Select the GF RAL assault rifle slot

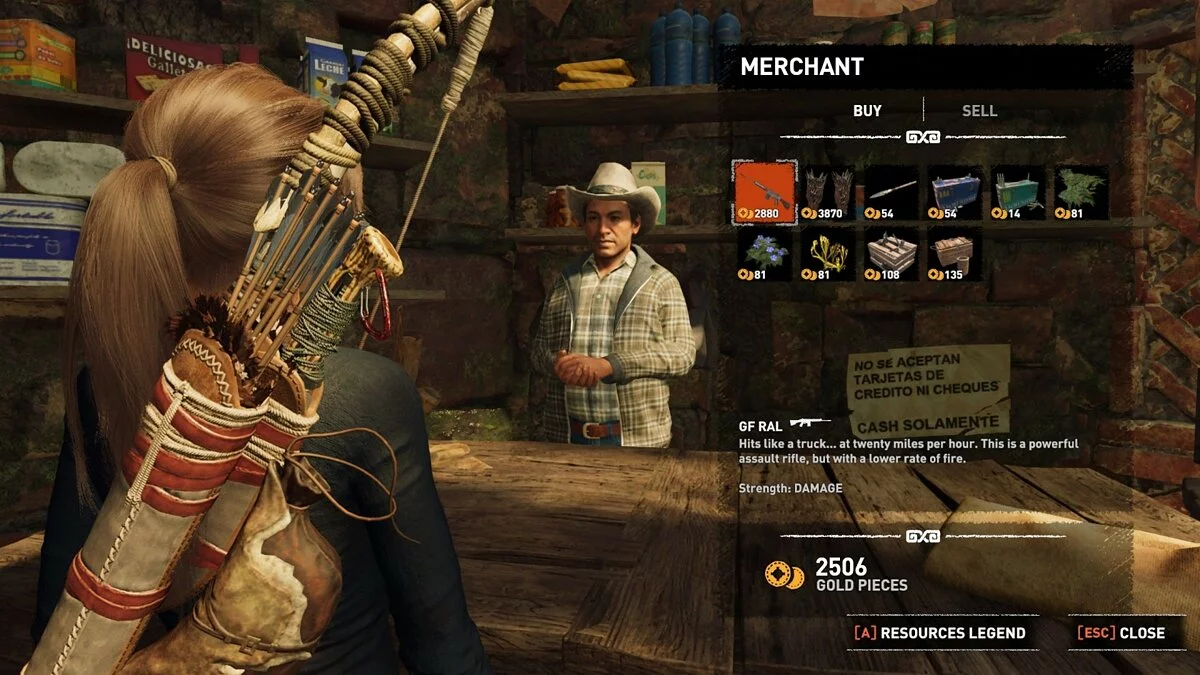pos(765,192)
